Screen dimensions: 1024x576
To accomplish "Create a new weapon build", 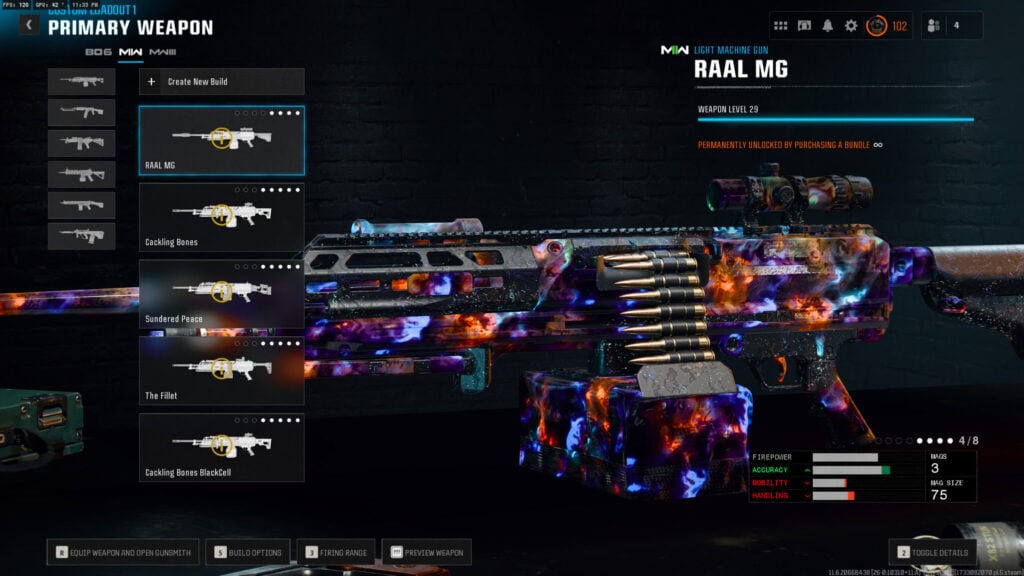I will 221,81.
